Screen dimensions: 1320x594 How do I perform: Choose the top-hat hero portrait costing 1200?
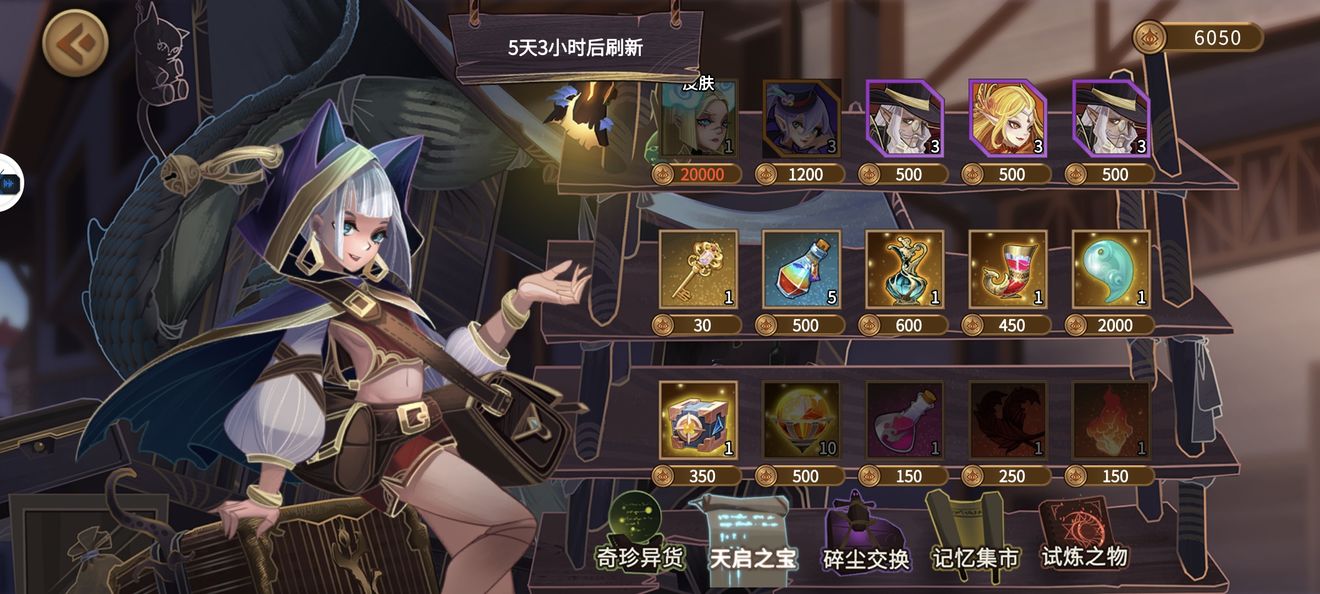click(802, 120)
